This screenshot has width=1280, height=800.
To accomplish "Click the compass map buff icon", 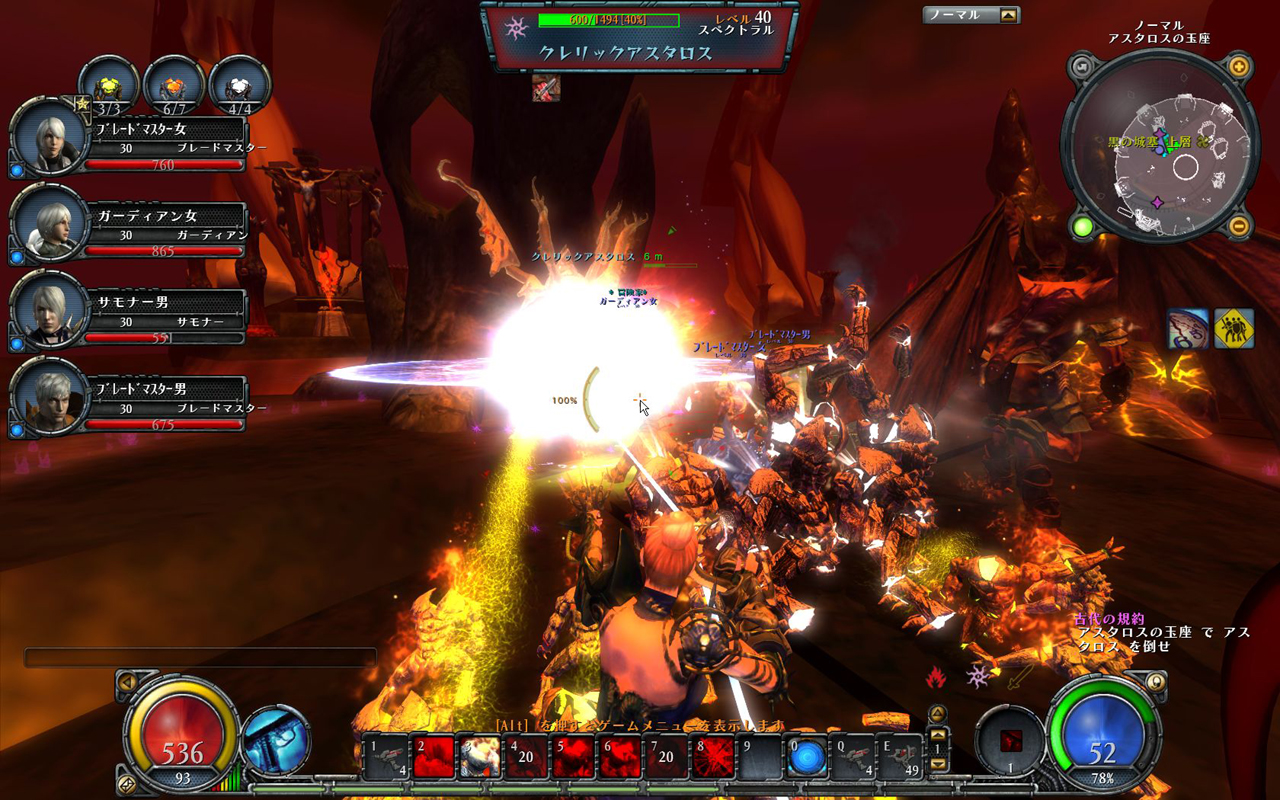I will pos(1188,329).
